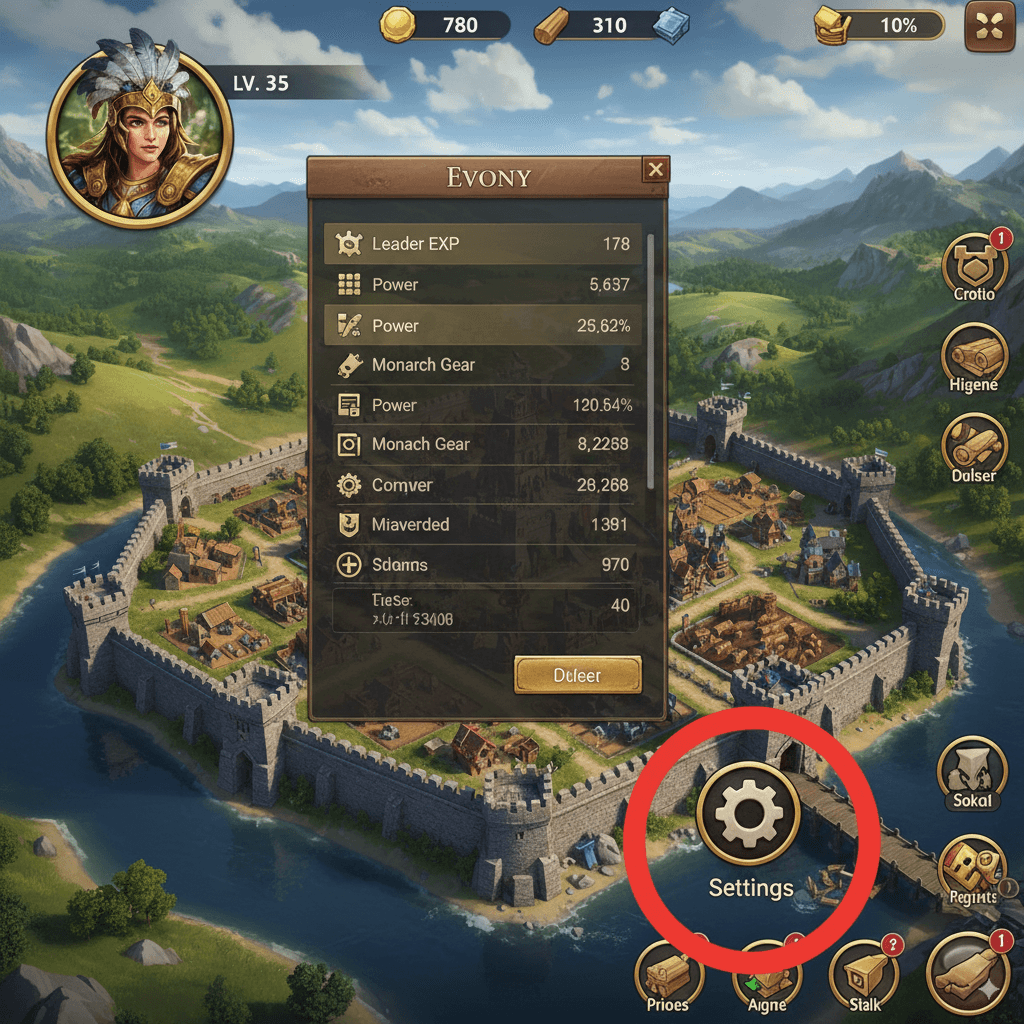Select the Sdanns row
This screenshot has height=1024, width=1024.
coord(486,565)
